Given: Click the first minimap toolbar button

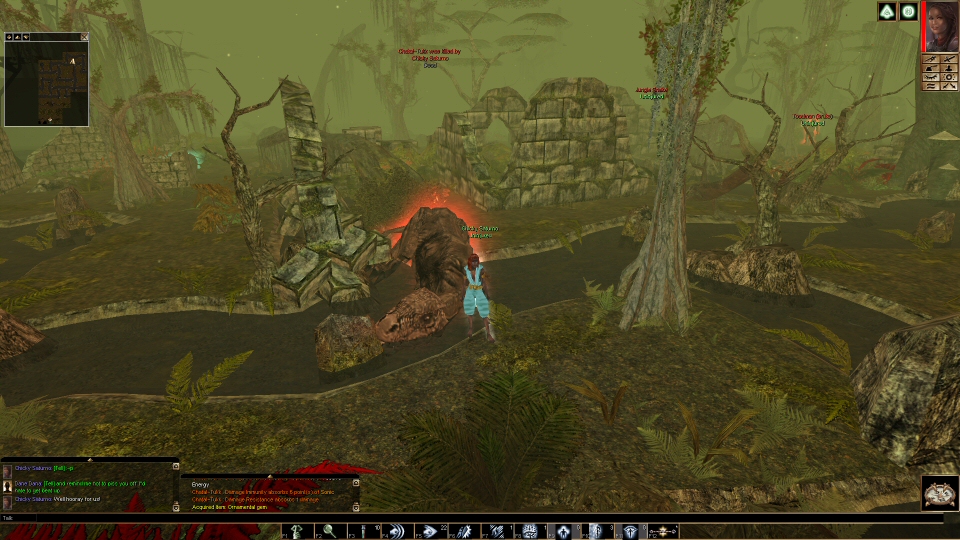Looking at the screenshot, I should pos(9,37).
